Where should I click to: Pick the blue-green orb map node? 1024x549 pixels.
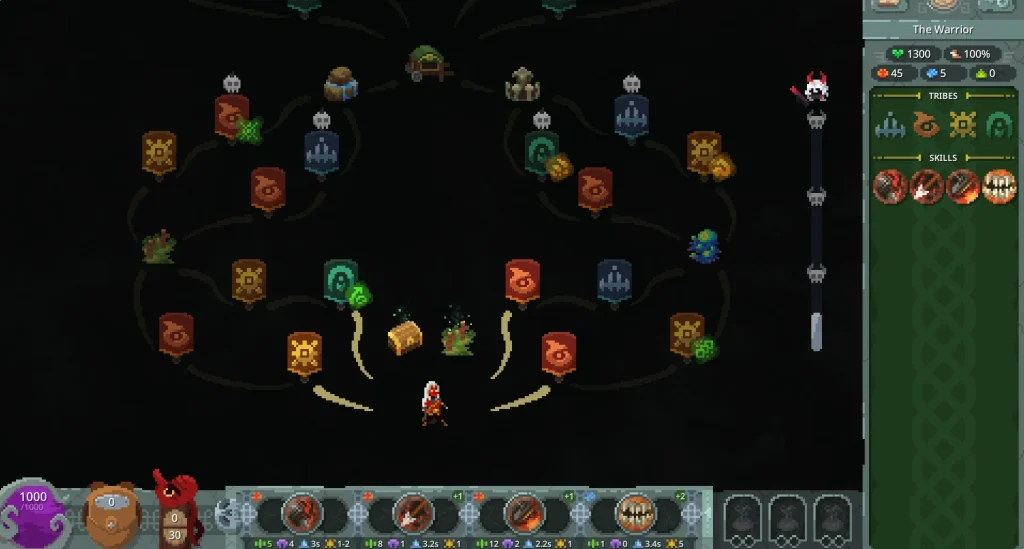click(x=704, y=245)
